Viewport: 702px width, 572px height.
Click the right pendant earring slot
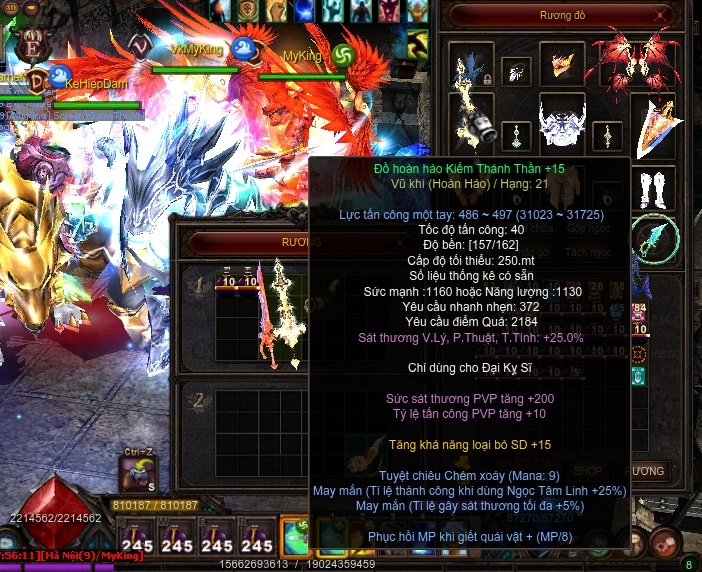[608, 135]
